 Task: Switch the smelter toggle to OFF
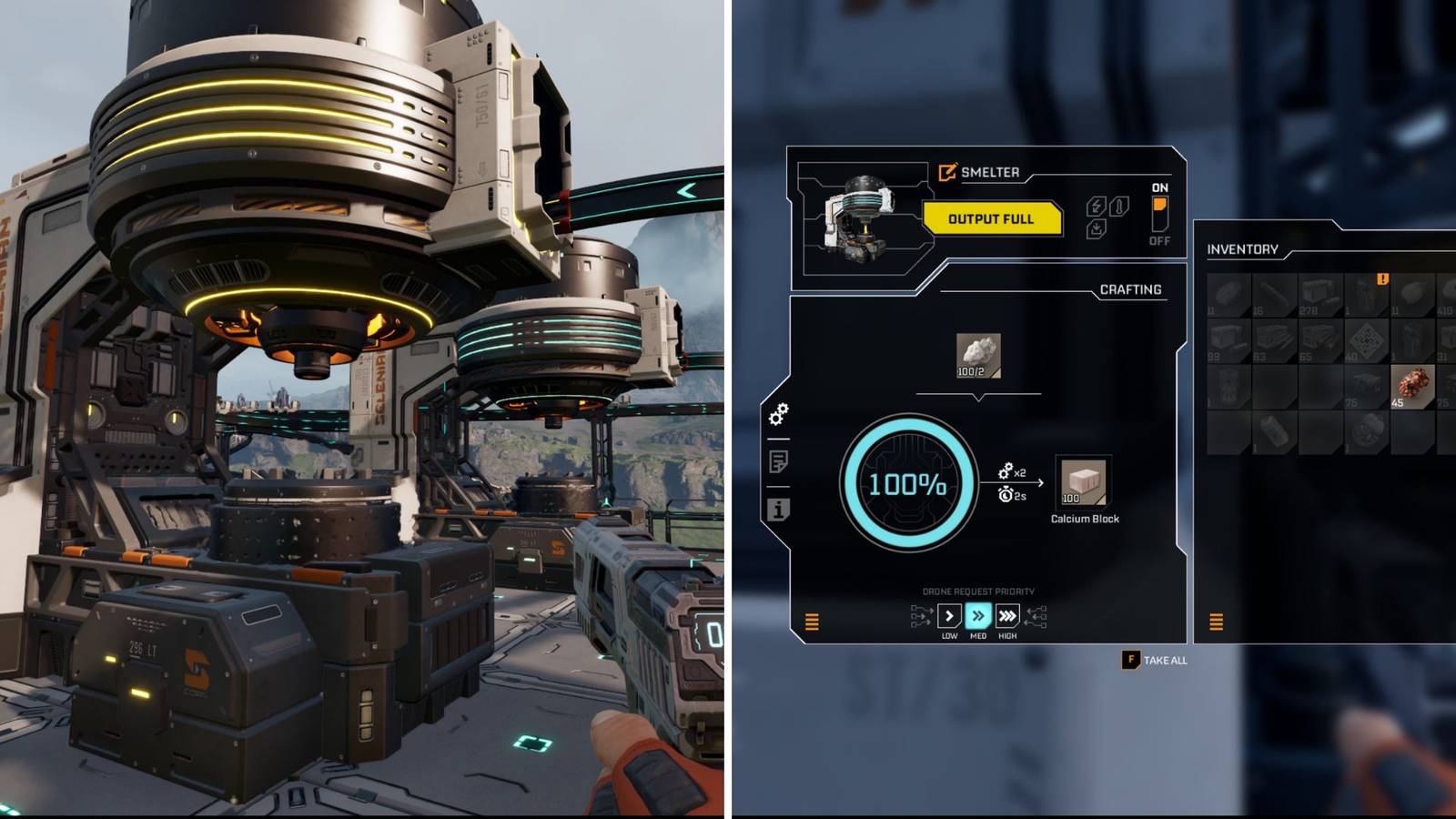click(x=1160, y=227)
